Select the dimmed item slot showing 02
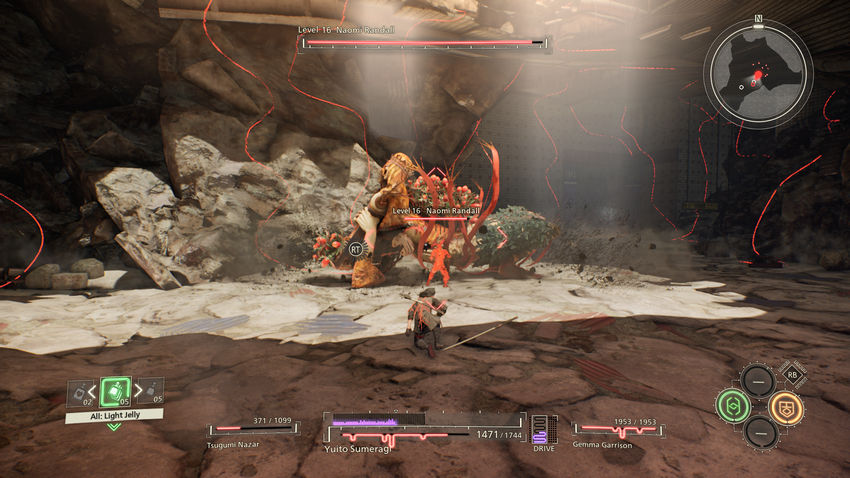This screenshot has width=850, height=478. click(x=78, y=394)
